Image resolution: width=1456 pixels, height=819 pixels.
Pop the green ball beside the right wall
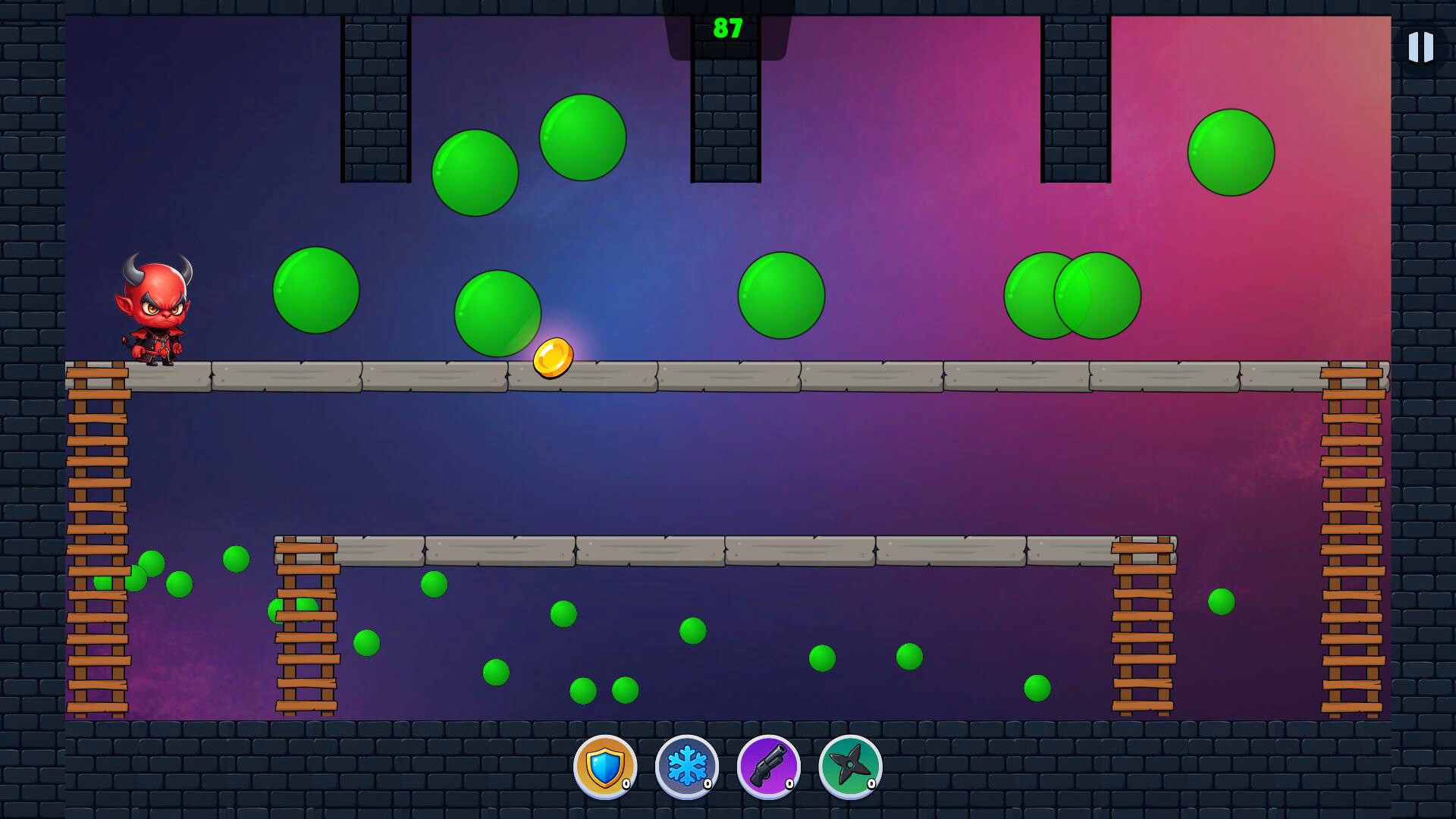point(1232,152)
